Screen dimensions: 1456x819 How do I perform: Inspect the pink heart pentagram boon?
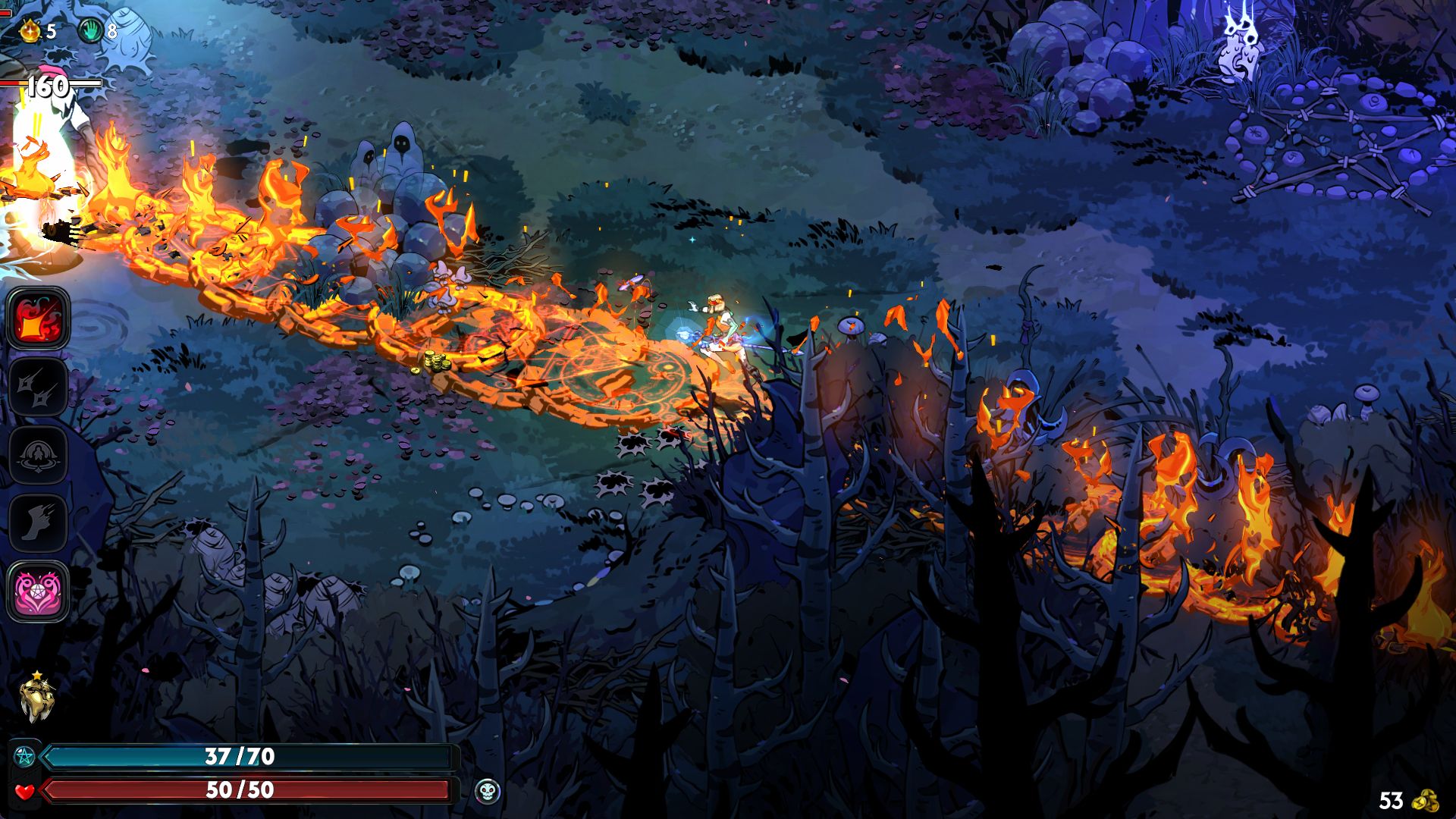39,591
